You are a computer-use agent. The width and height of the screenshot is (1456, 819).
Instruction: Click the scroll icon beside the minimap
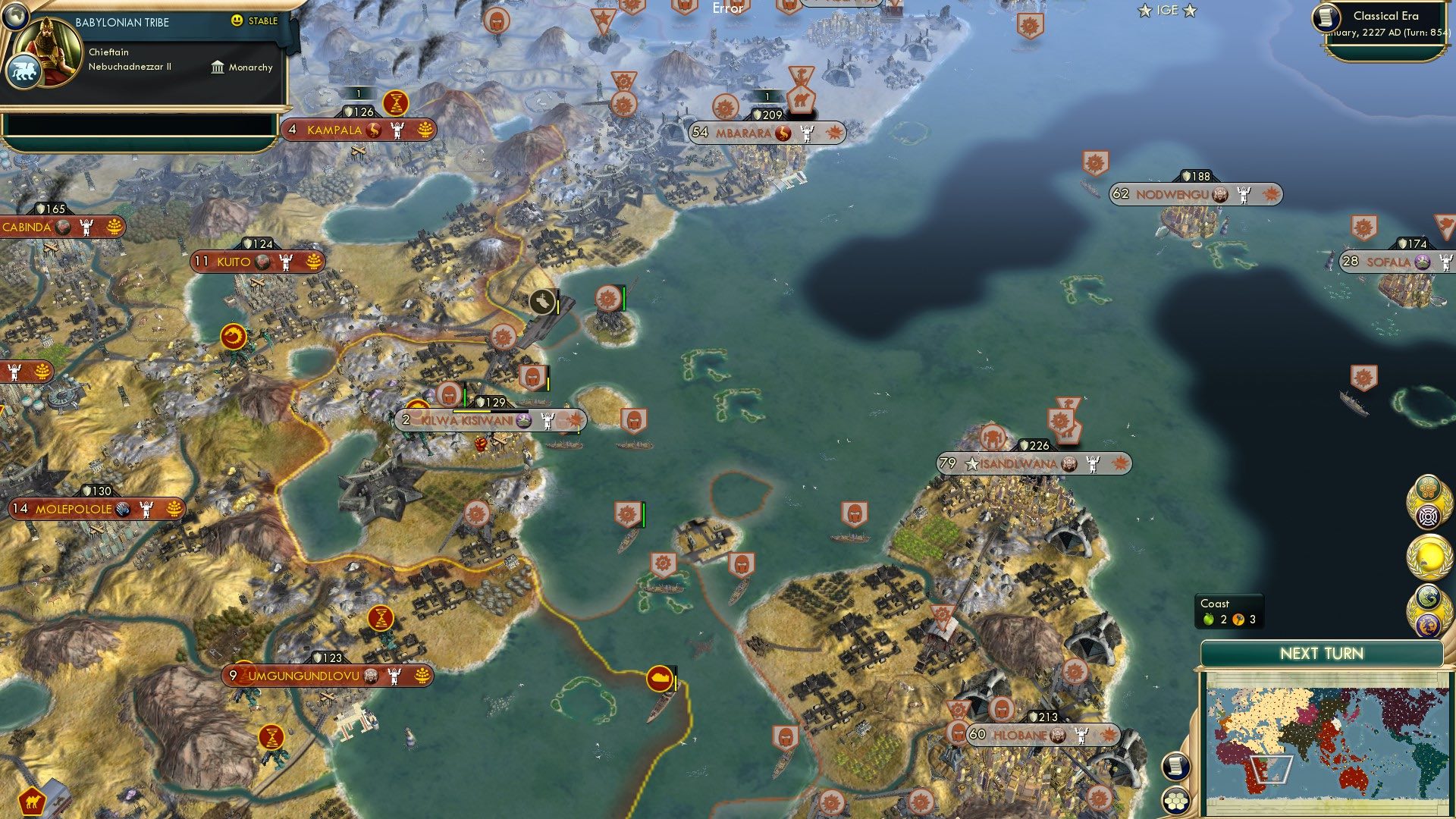pyautogui.click(x=1176, y=766)
